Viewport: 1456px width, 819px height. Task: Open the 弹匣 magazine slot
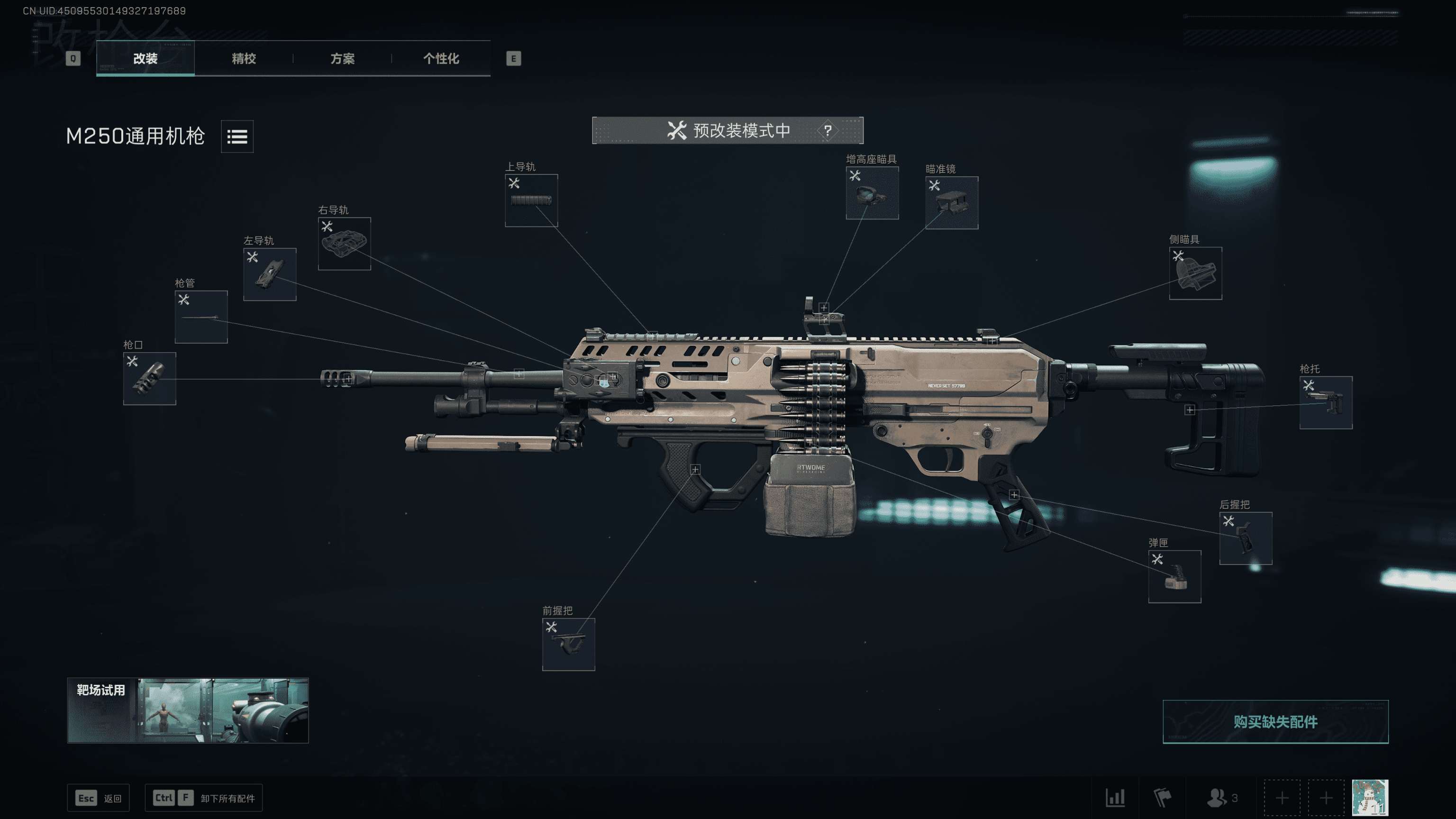[1174, 576]
